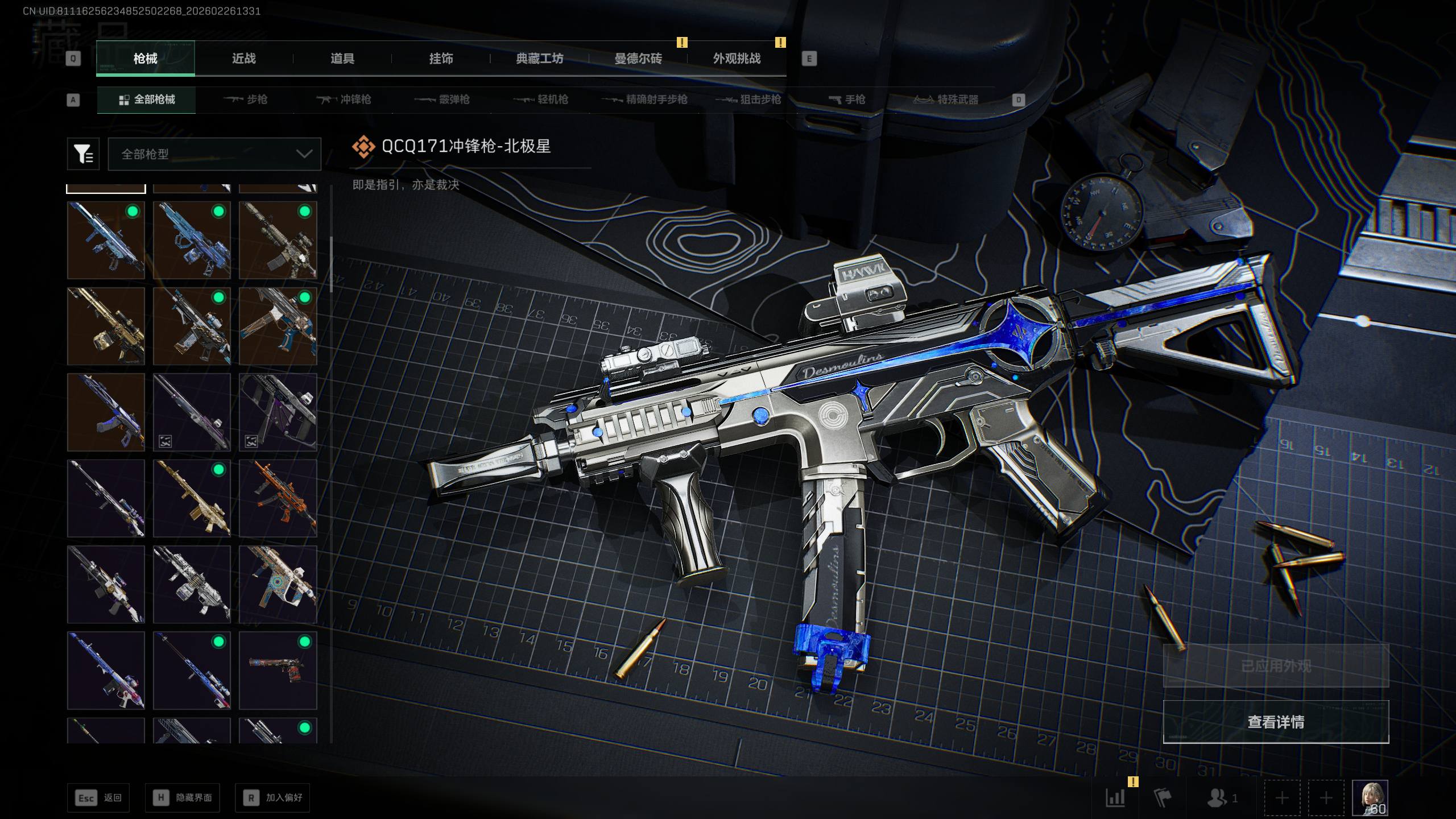
Task: Select the golden machine gun skin thumbnail
Action: [106, 326]
